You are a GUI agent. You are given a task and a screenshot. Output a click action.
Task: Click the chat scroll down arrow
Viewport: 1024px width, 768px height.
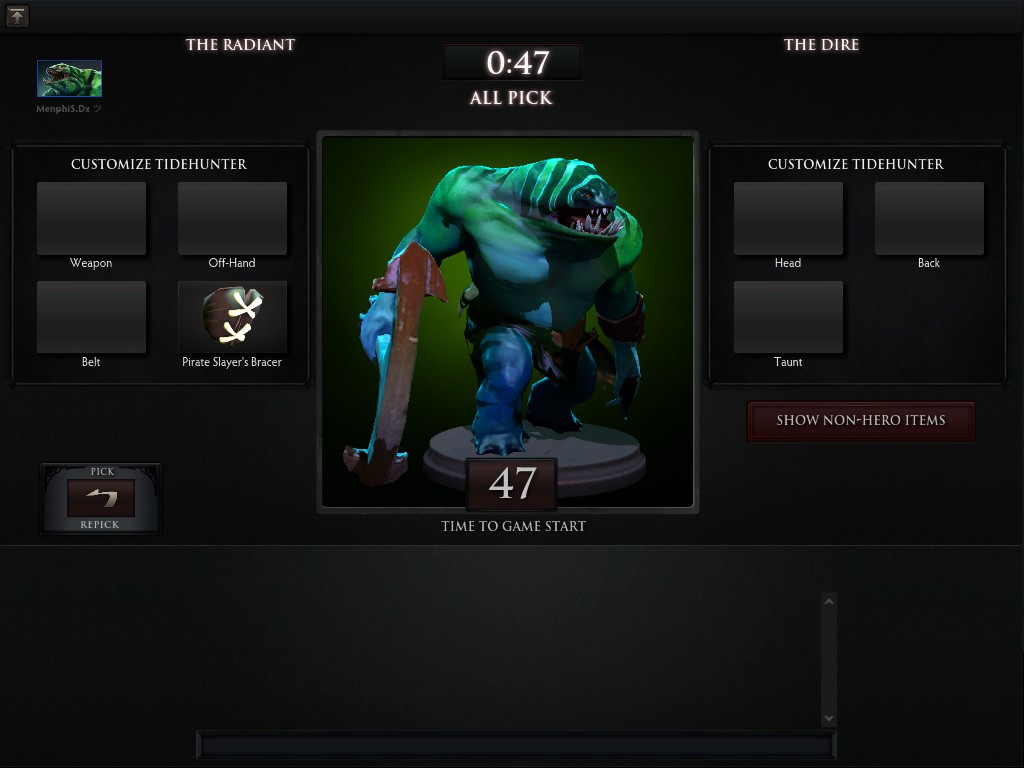tap(828, 718)
